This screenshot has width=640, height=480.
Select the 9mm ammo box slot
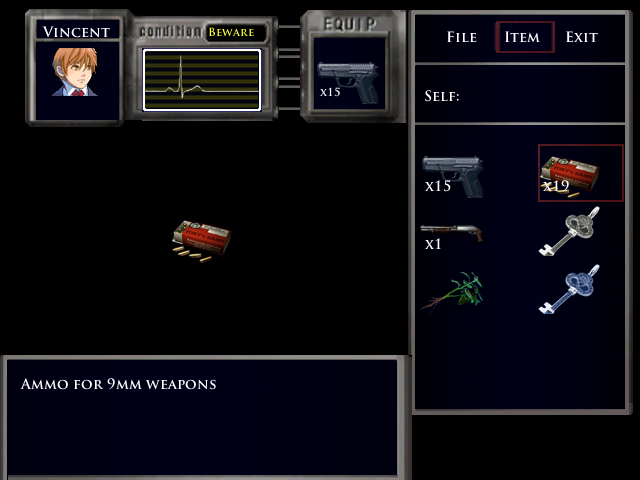(x=580, y=172)
